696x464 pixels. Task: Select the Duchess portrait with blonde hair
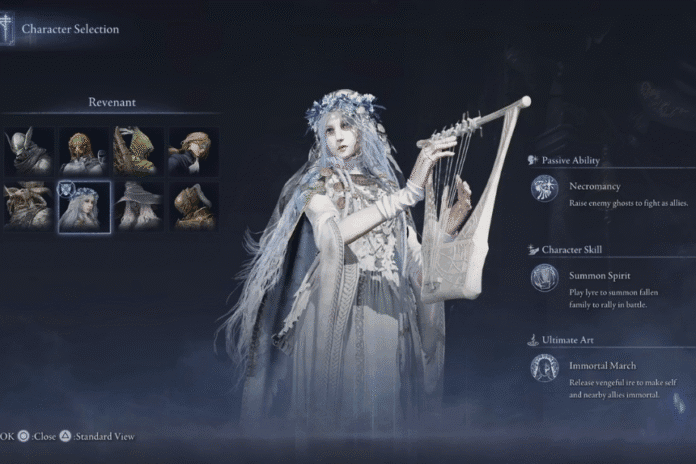pos(193,151)
